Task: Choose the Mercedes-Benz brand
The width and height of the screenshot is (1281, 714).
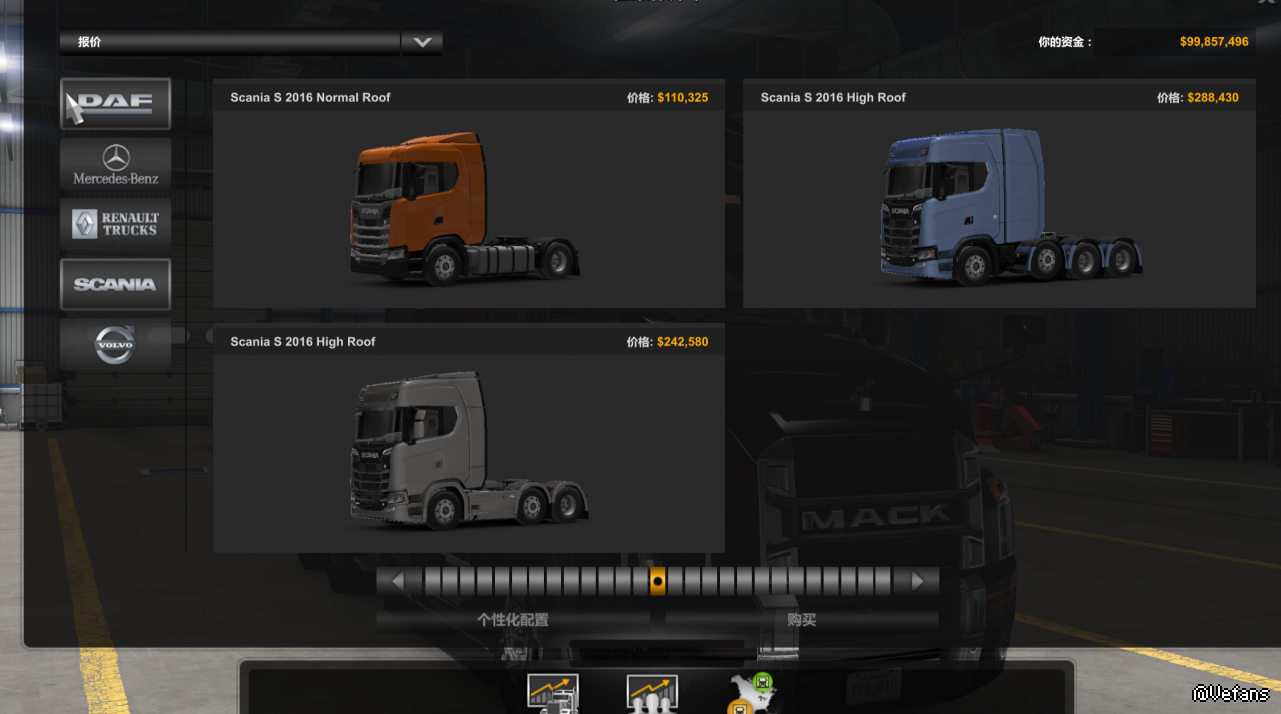Action: tap(115, 164)
